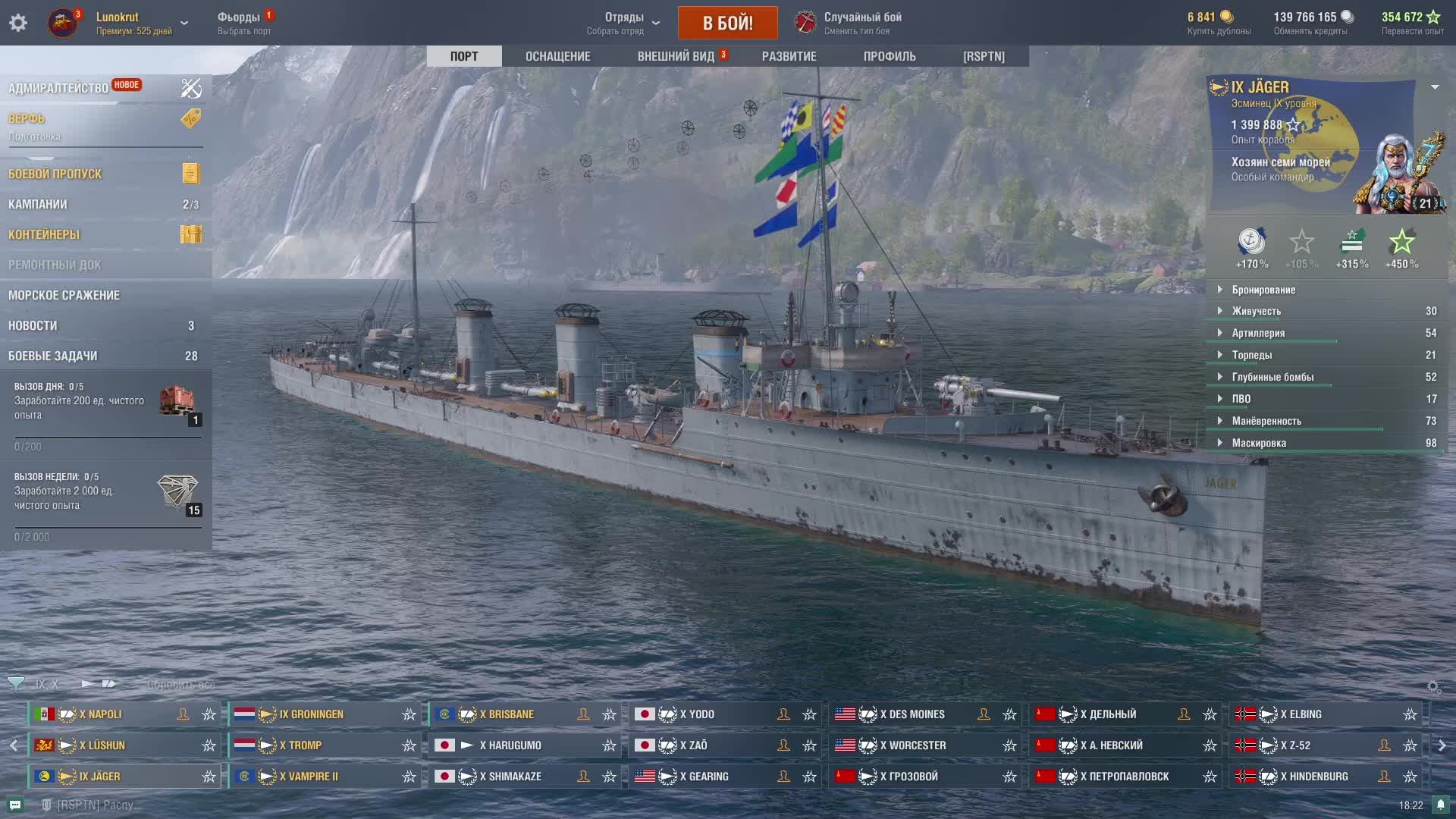Screen dimensions: 1456x819
Task: Change battle type from Случайный бой
Action: point(862,23)
